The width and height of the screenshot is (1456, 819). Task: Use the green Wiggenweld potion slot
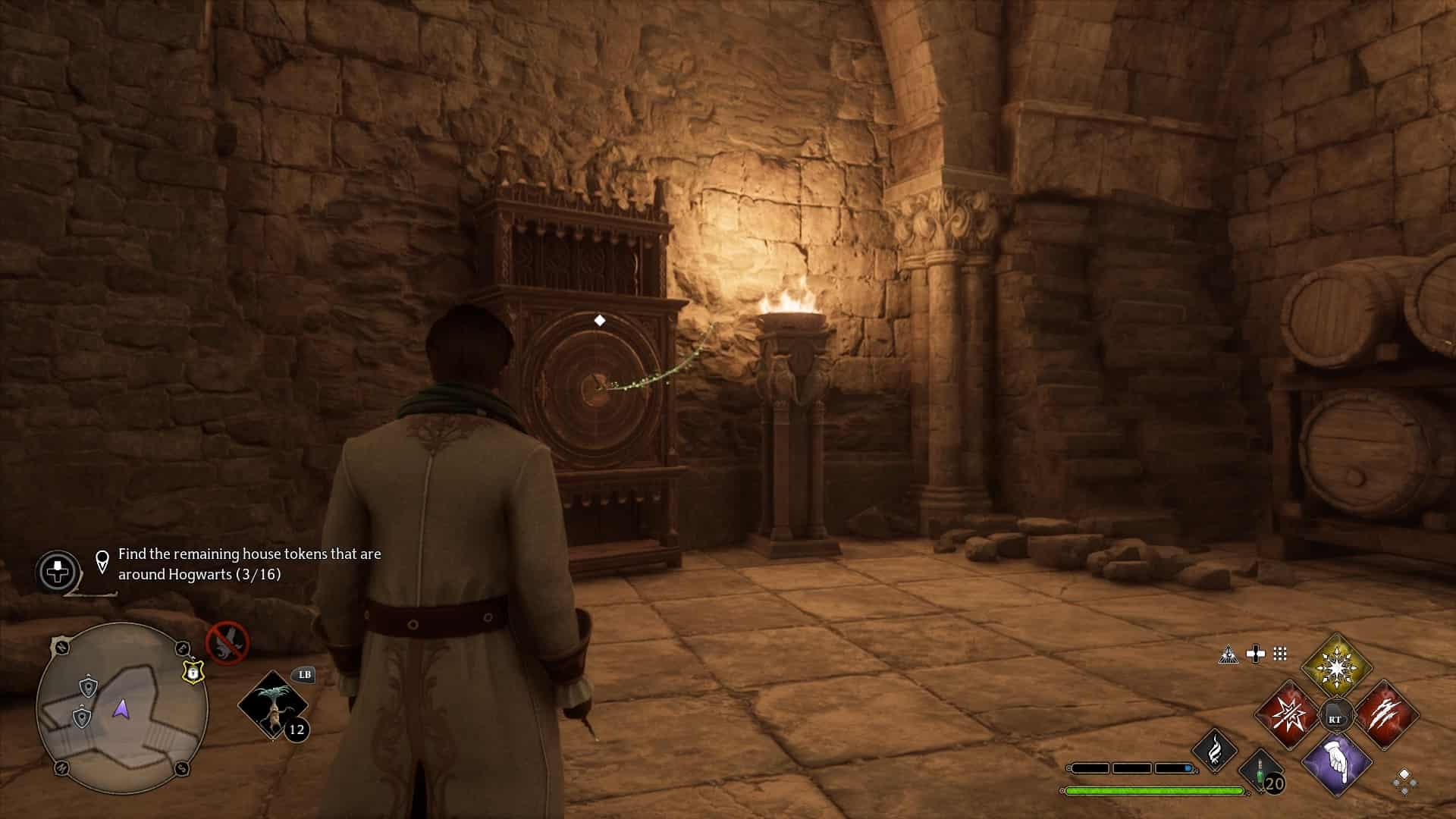(x=1261, y=773)
